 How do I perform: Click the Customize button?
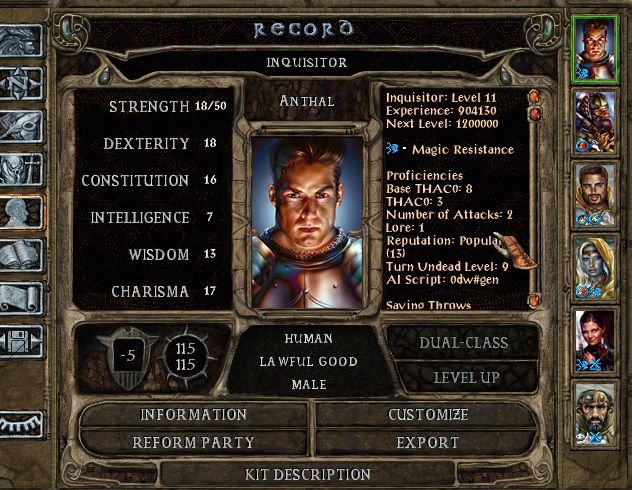430,414
